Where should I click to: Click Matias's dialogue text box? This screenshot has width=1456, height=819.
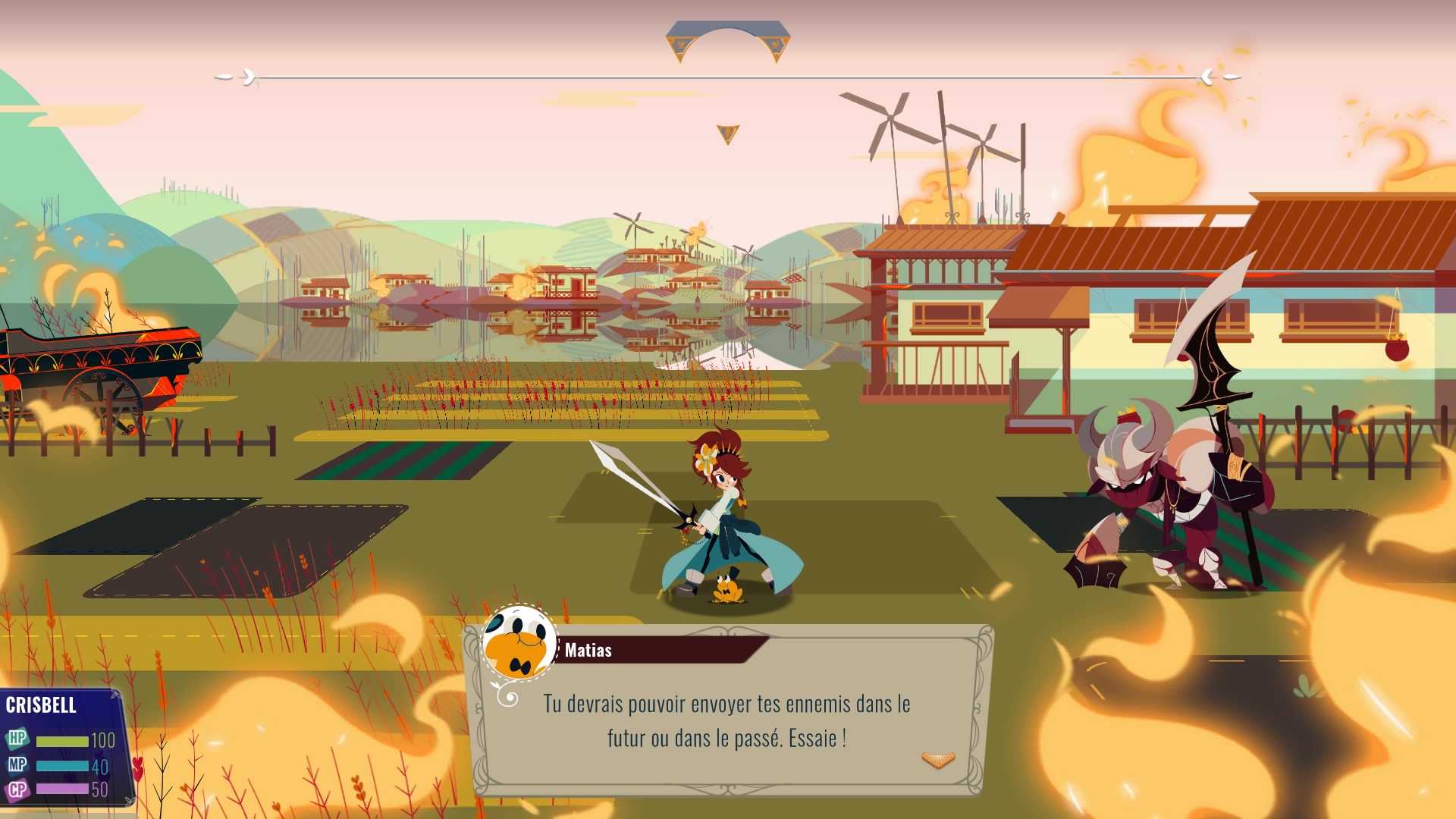[x=726, y=720]
